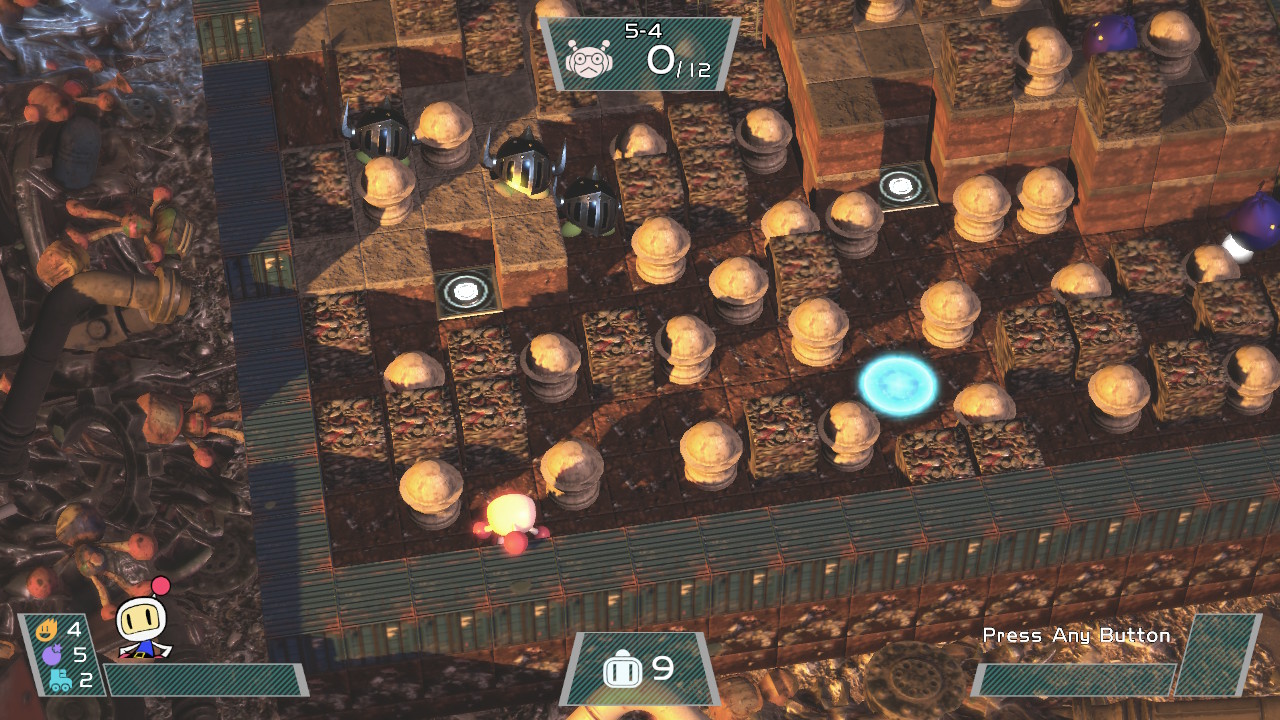This screenshot has height=720, width=1280.
Task: Select the White Bomberman player portrait
Action: coord(142,622)
